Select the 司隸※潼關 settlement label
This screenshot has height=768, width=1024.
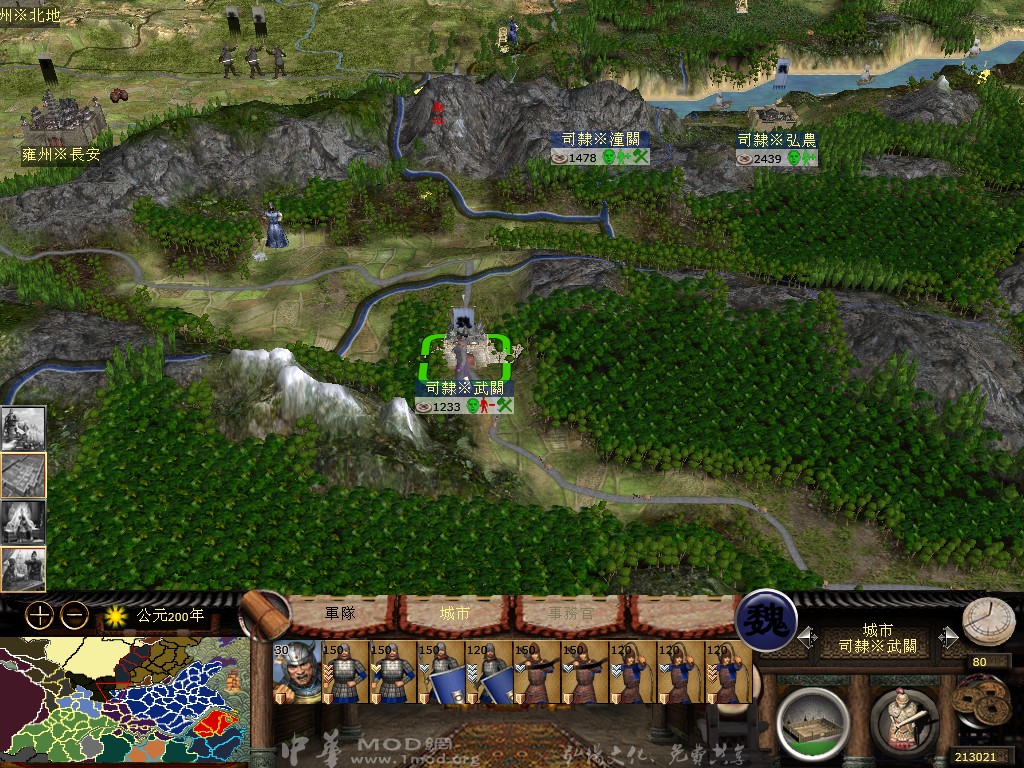pos(600,140)
